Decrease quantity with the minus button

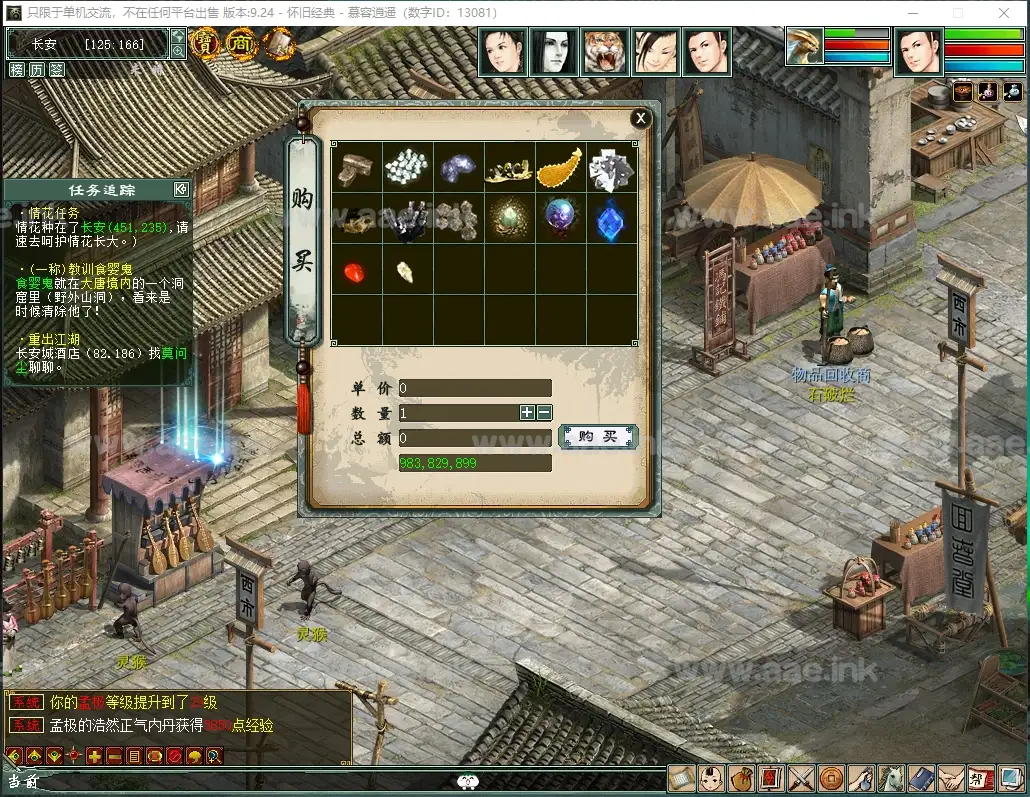545,412
